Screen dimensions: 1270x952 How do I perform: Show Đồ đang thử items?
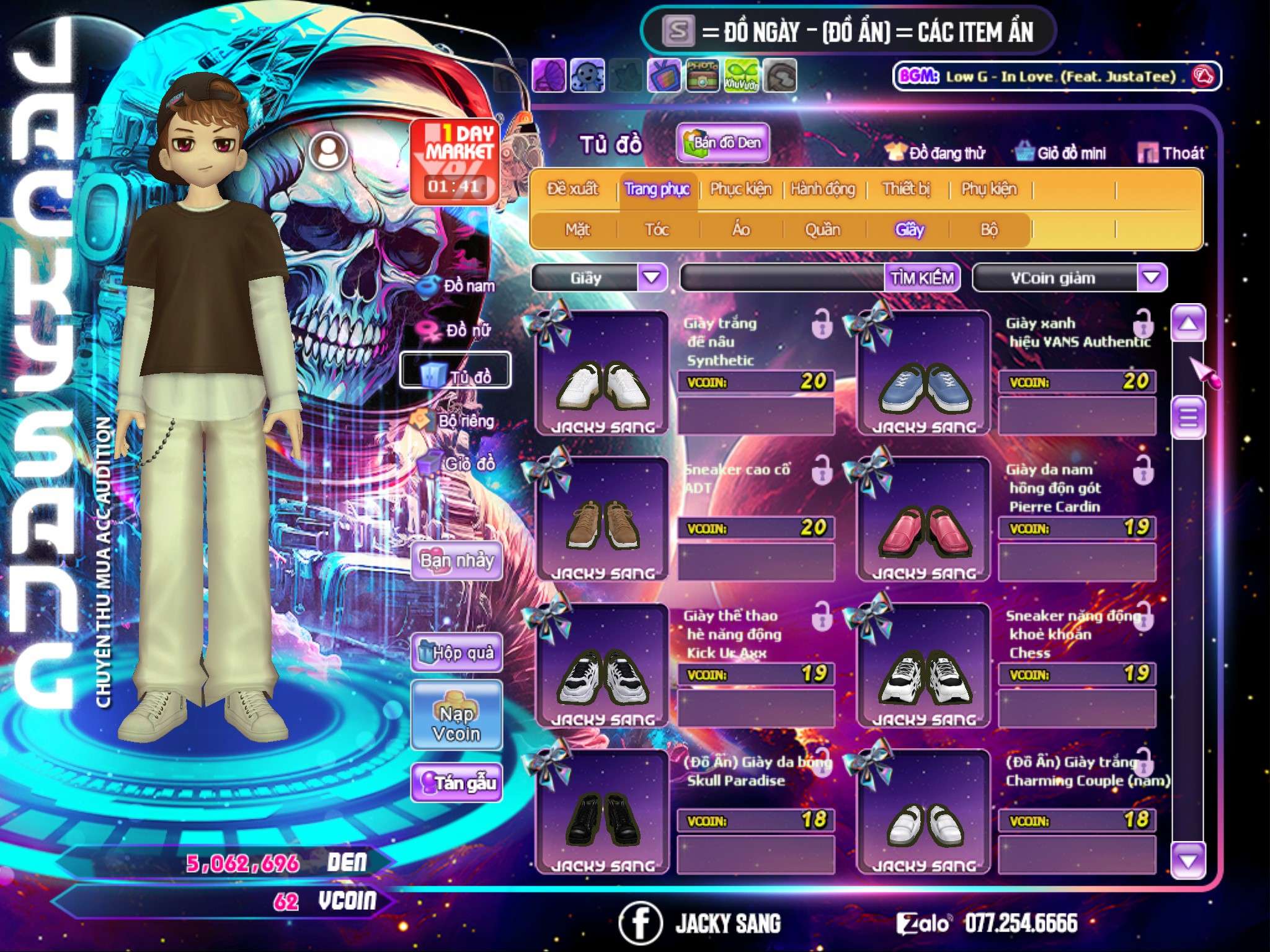(x=935, y=152)
